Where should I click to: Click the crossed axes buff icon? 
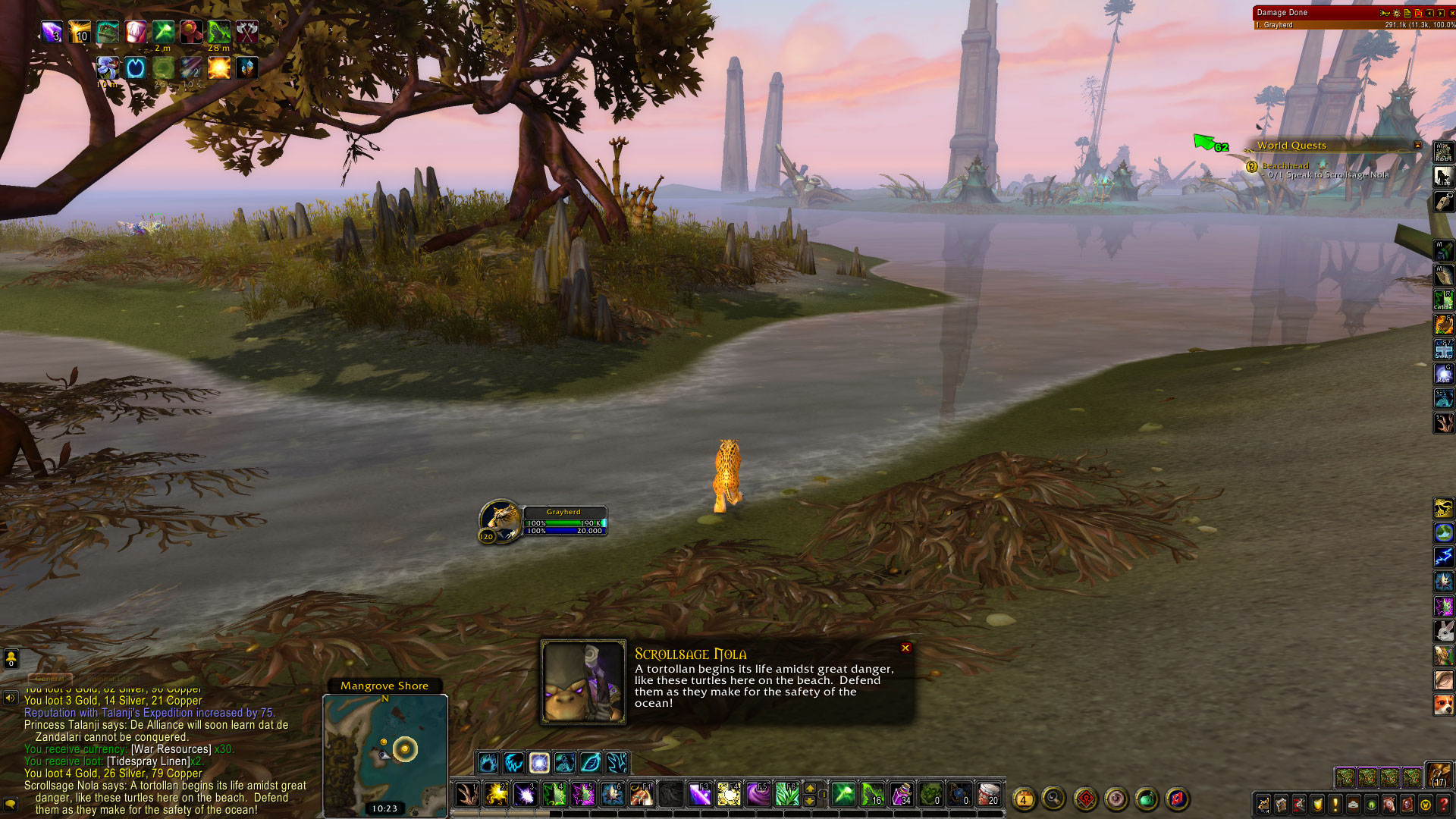pyautogui.click(x=247, y=31)
